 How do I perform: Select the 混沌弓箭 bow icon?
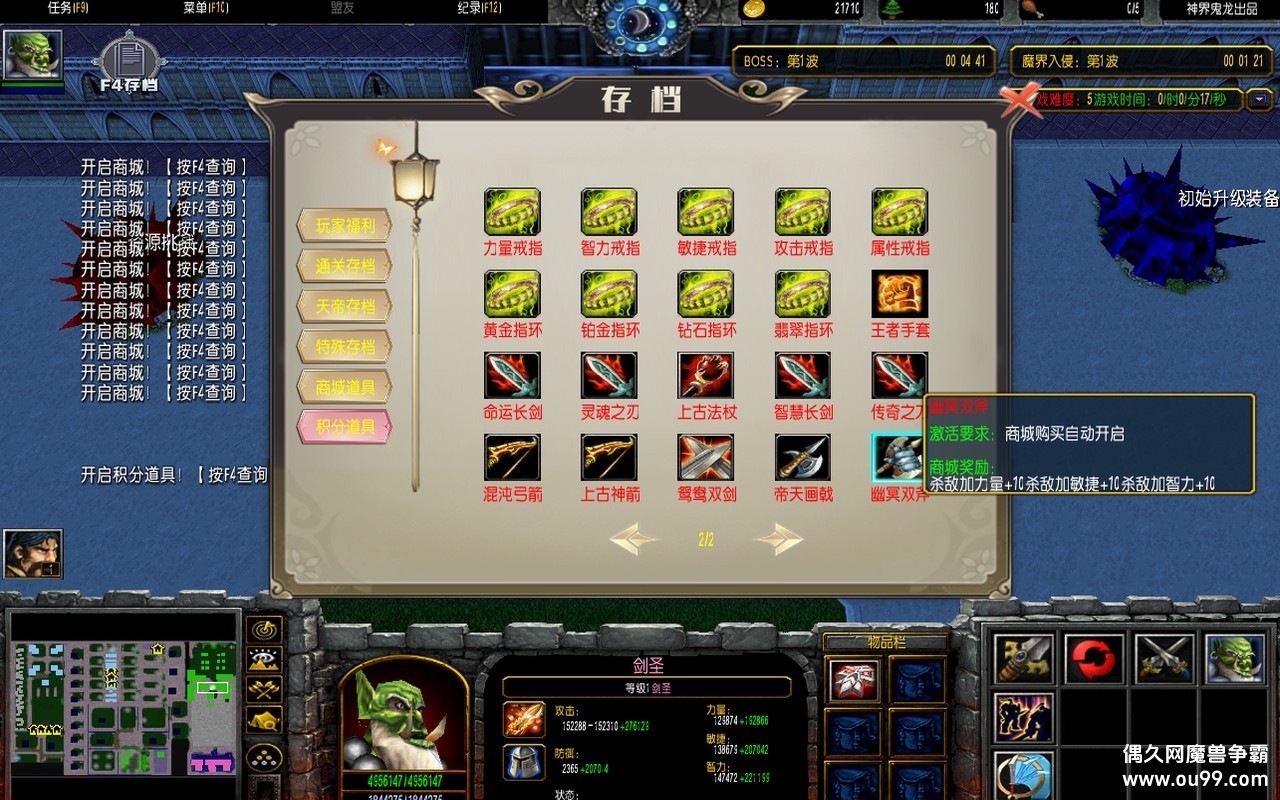coord(512,458)
